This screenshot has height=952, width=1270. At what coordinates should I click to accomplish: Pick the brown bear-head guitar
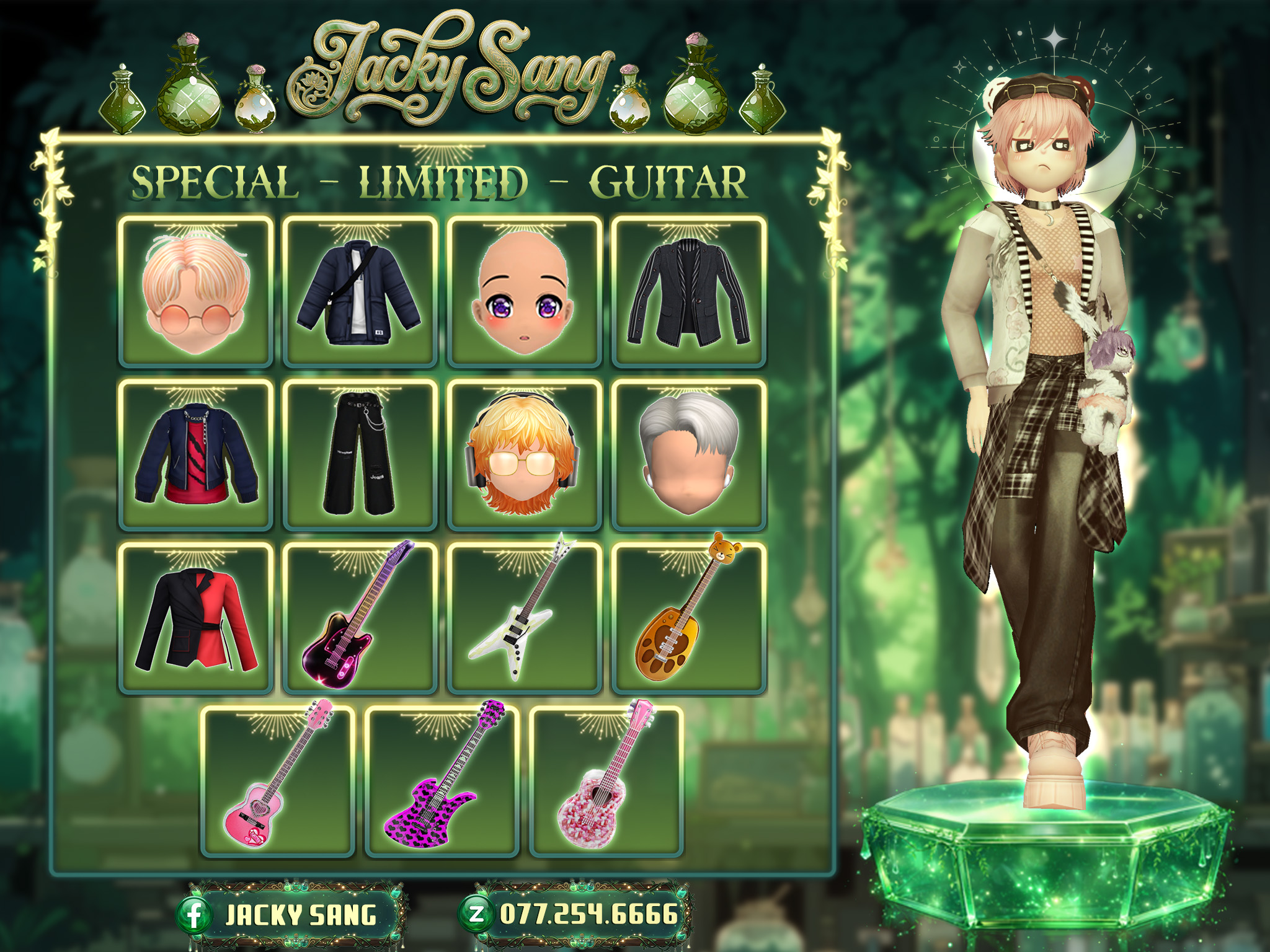click(689, 619)
